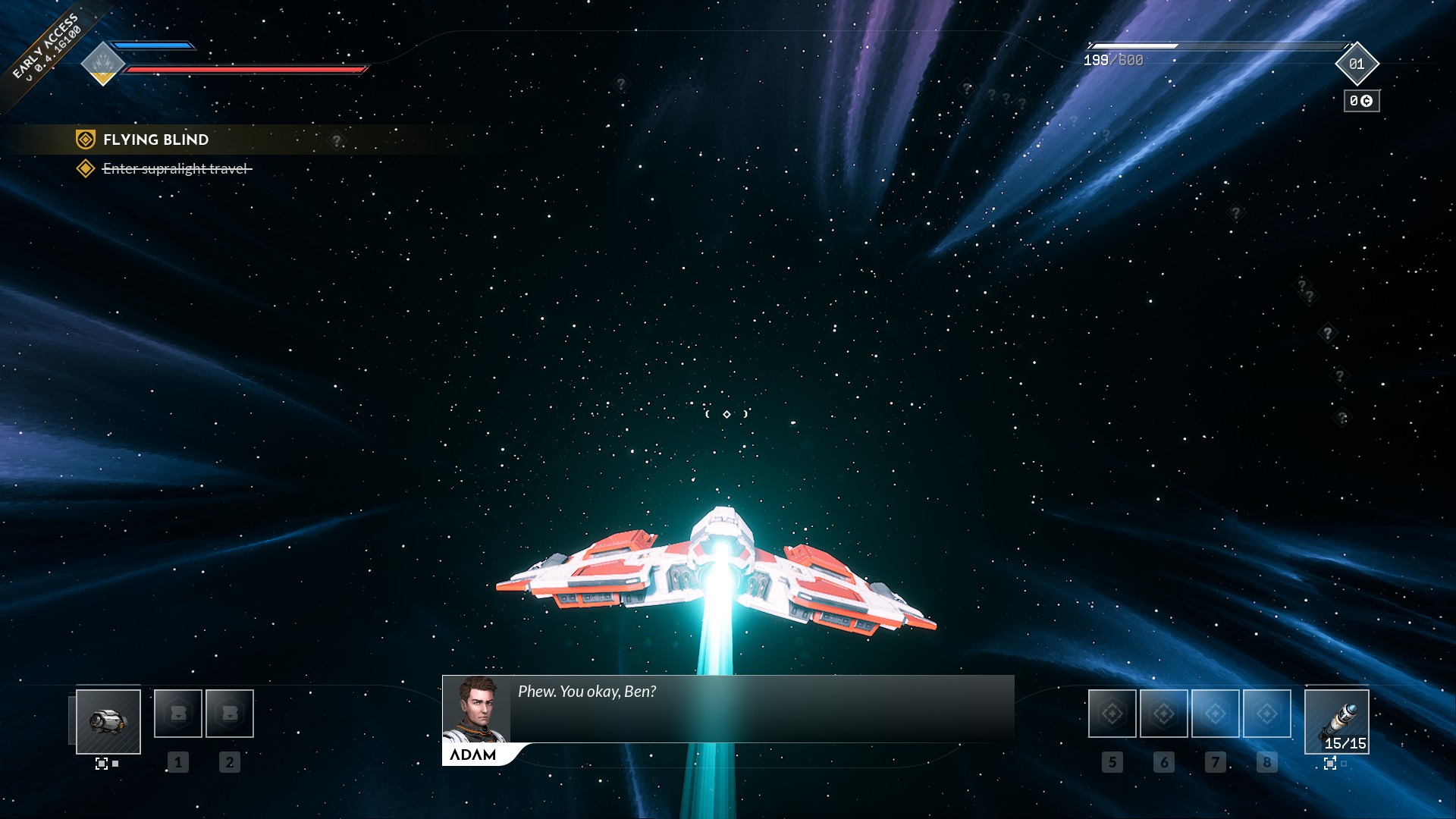
Task: Select the primary weapon slot
Action: pos(108,721)
